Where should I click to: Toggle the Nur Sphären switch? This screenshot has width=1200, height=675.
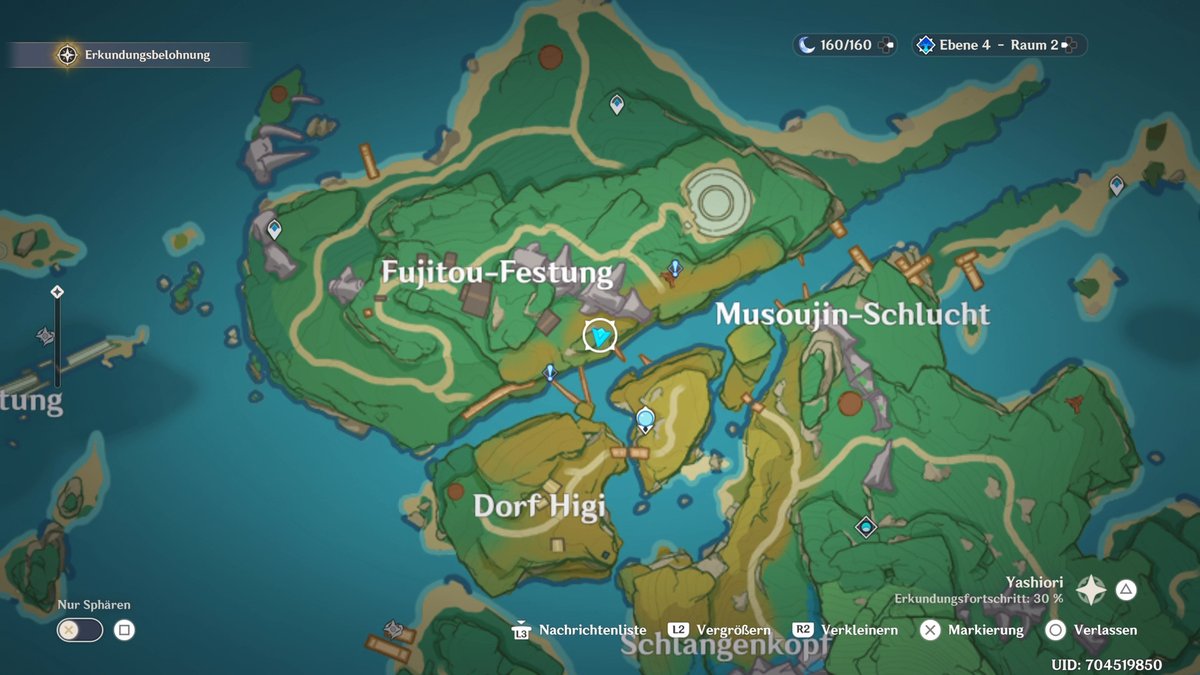click(x=80, y=630)
